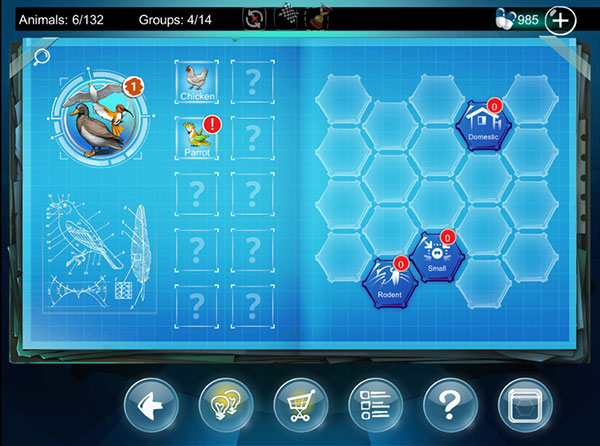This screenshot has width=600, height=446.
Task: Select the Domestic group hexagon
Action: (484, 124)
